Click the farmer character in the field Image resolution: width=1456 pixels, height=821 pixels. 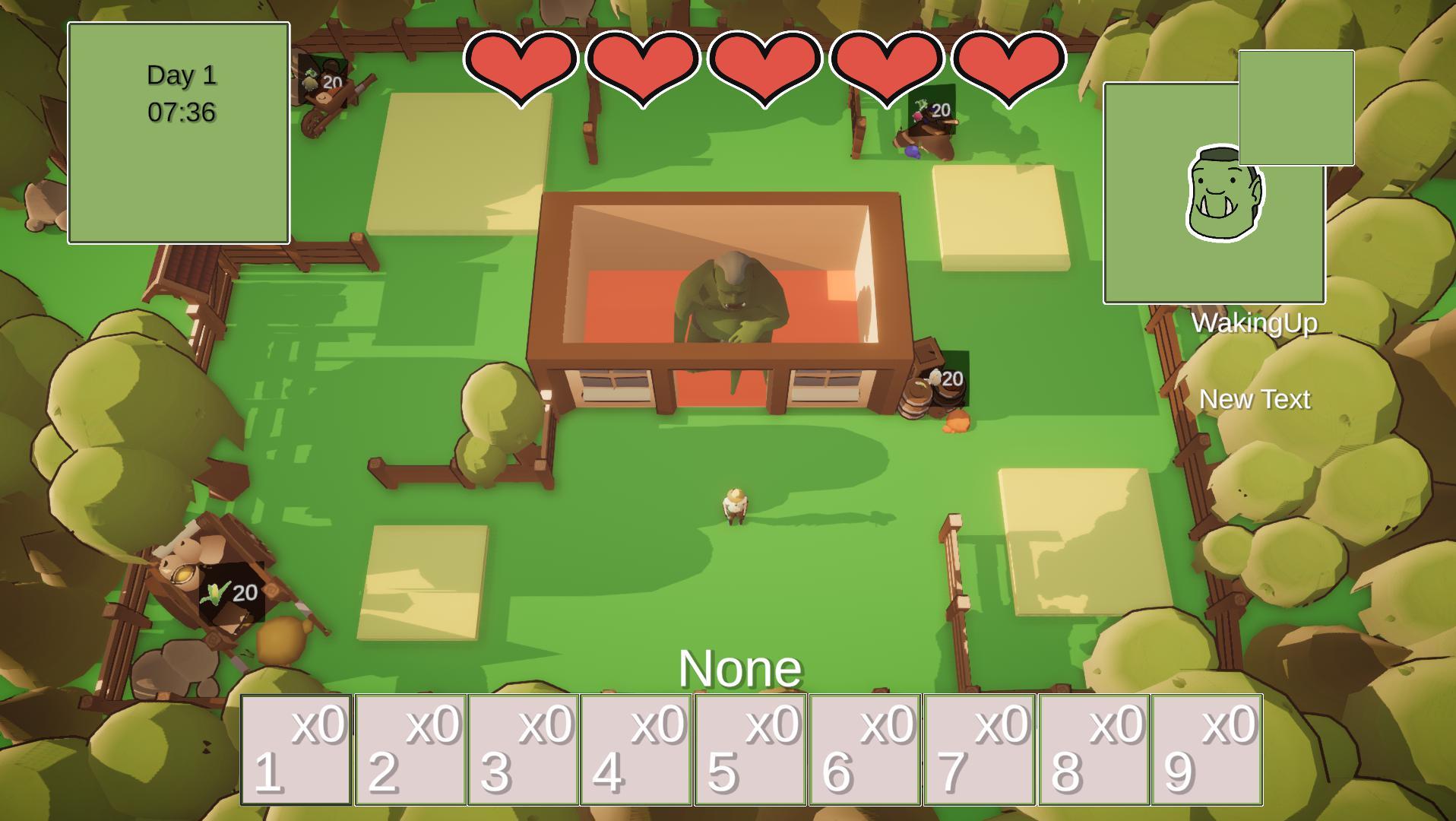(x=733, y=506)
